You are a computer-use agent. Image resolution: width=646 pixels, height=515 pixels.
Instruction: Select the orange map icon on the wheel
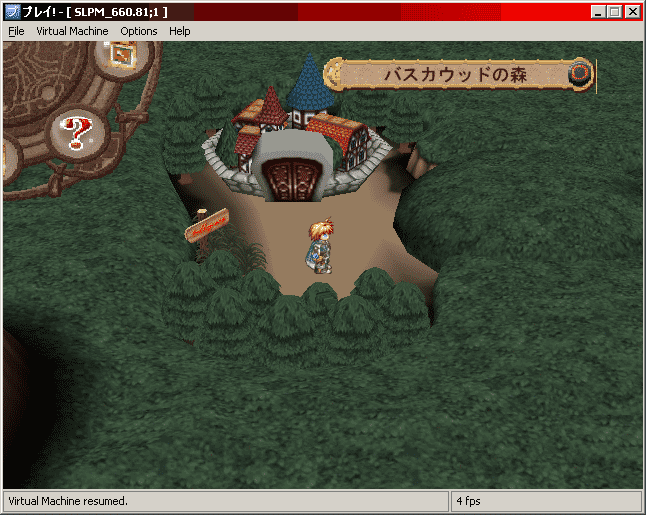click(x=123, y=54)
